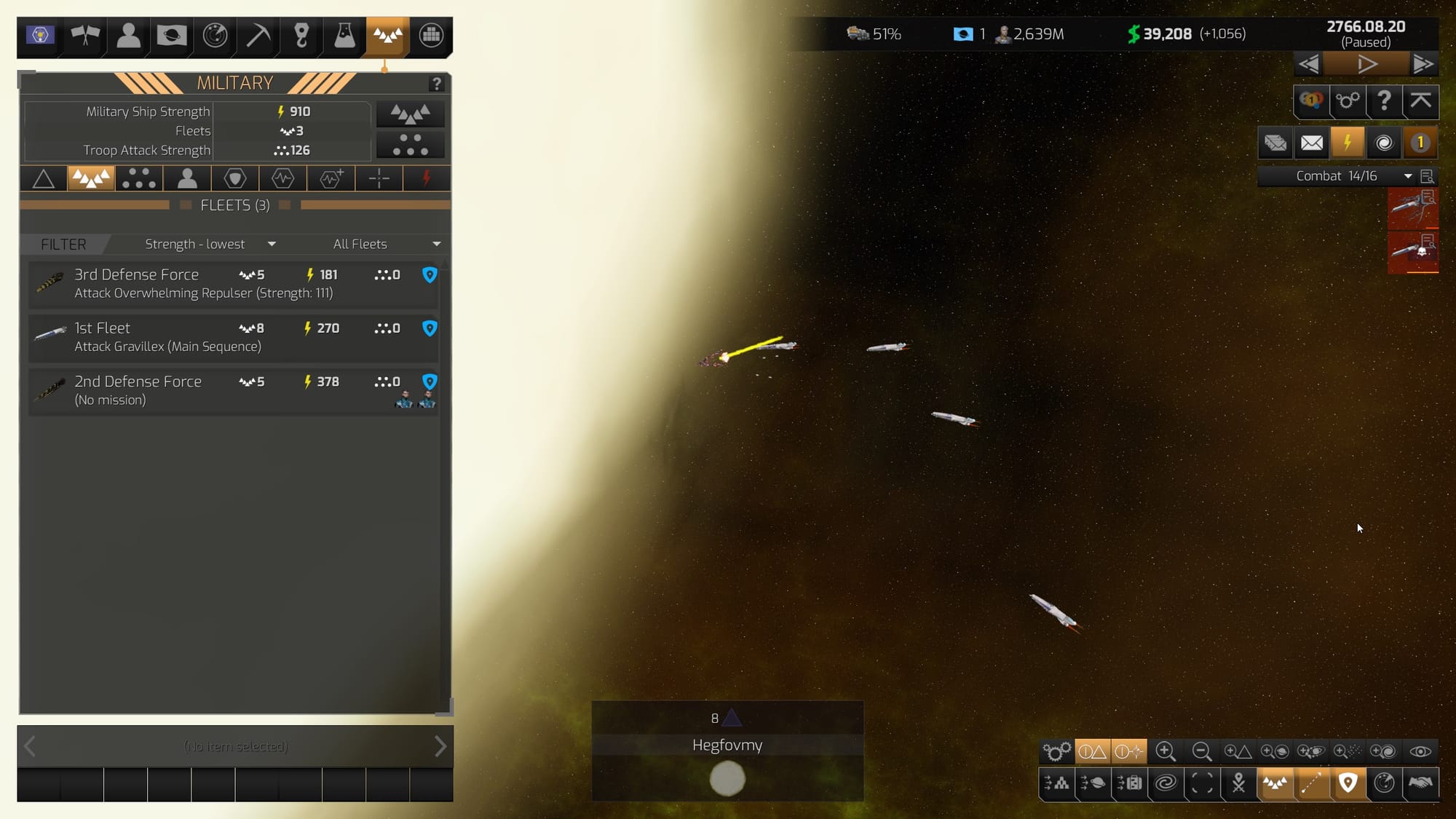Click the play button to unpause
The height and width of the screenshot is (819, 1456).
[1366, 65]
